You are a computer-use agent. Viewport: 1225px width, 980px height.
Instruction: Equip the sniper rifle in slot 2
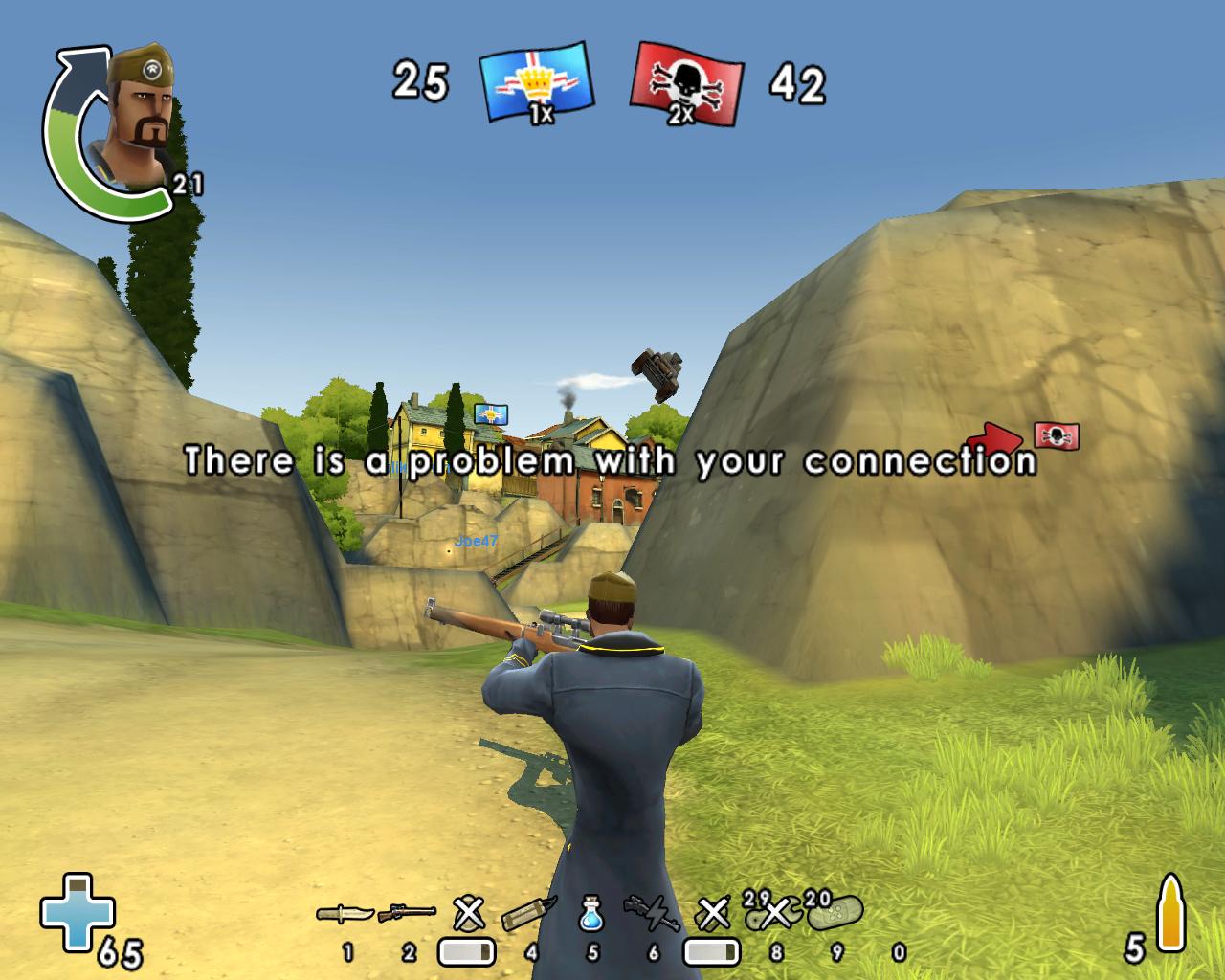(407, 913)
